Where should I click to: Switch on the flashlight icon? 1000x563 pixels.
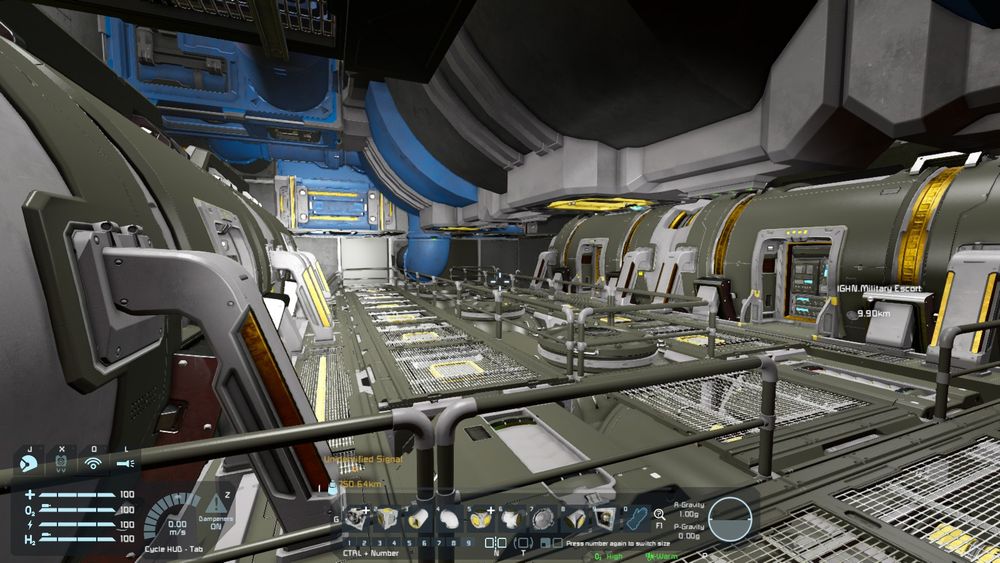tap(125, 464)
